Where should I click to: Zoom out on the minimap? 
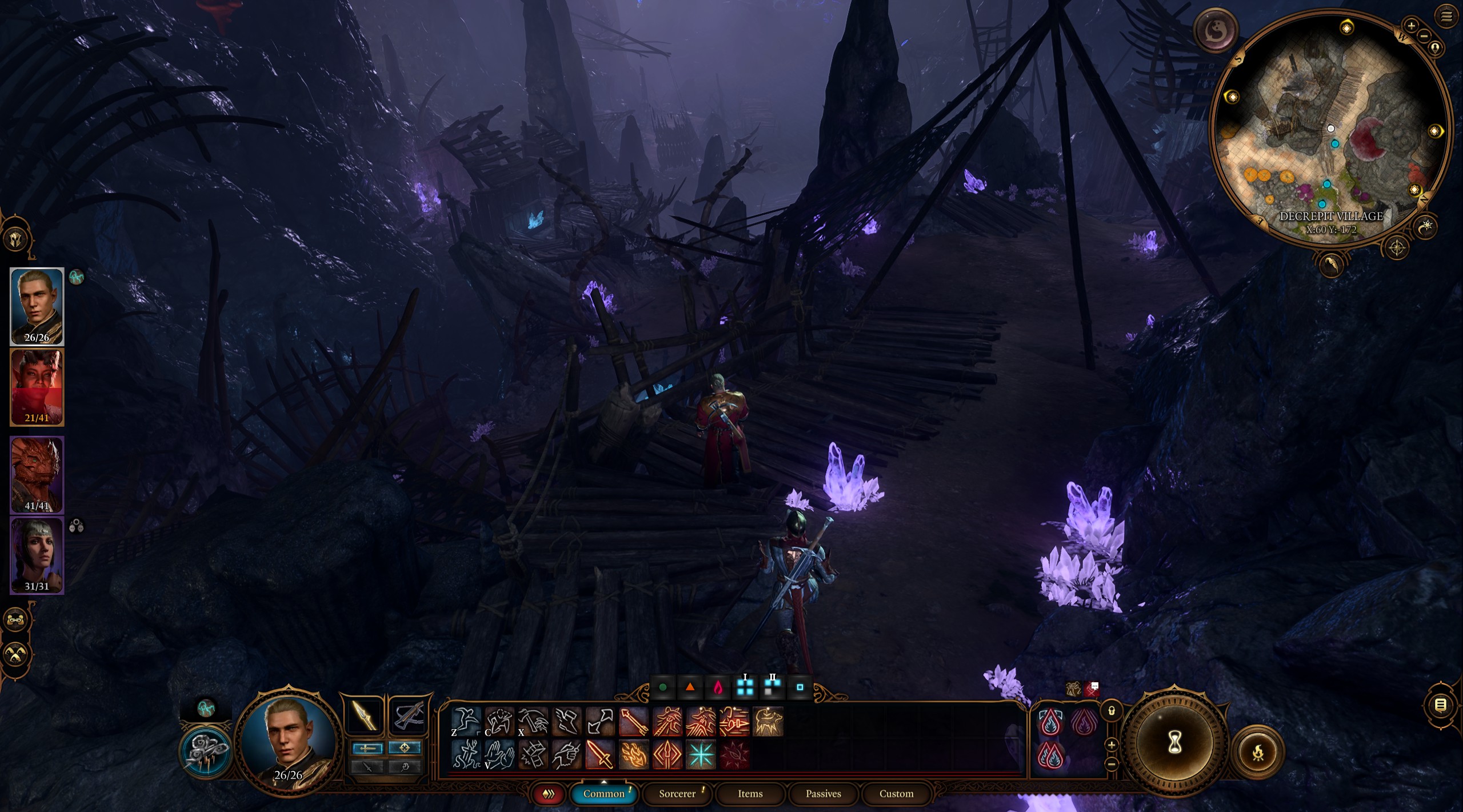click(1424, 36)
